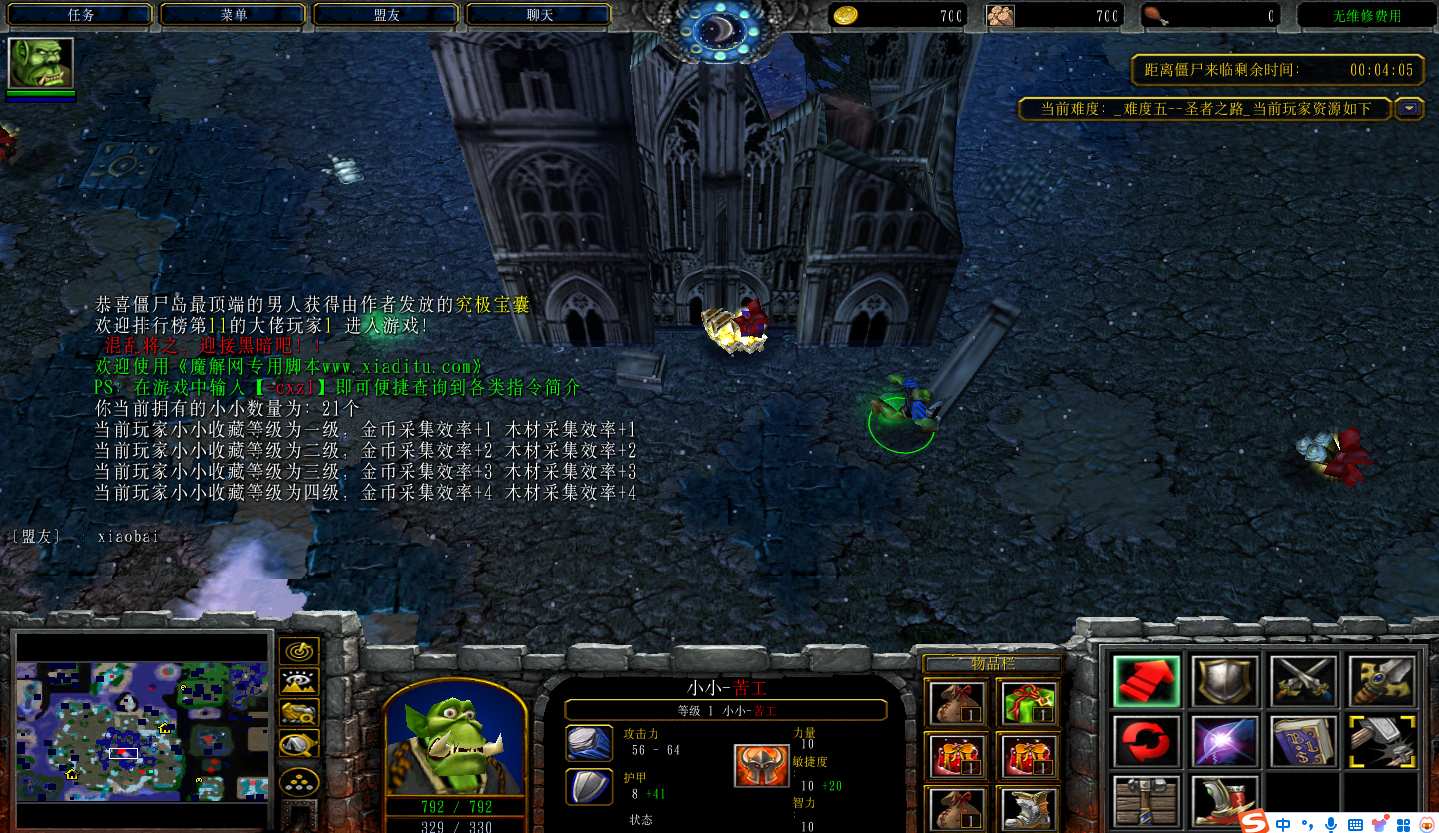Open the 任务 quests menu
Viewport: 1439px width, 833px height.
(80, 15)
